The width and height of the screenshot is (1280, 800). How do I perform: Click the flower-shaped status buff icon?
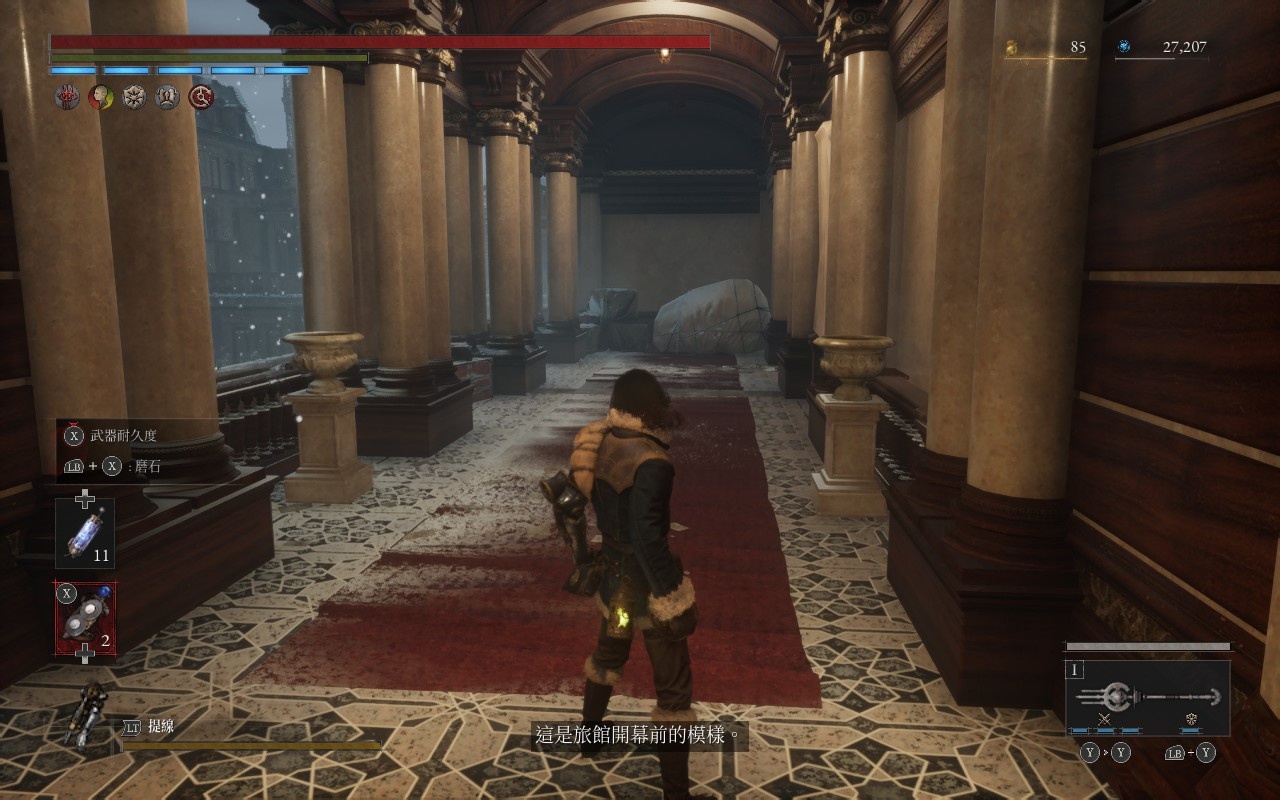point(134,97)
